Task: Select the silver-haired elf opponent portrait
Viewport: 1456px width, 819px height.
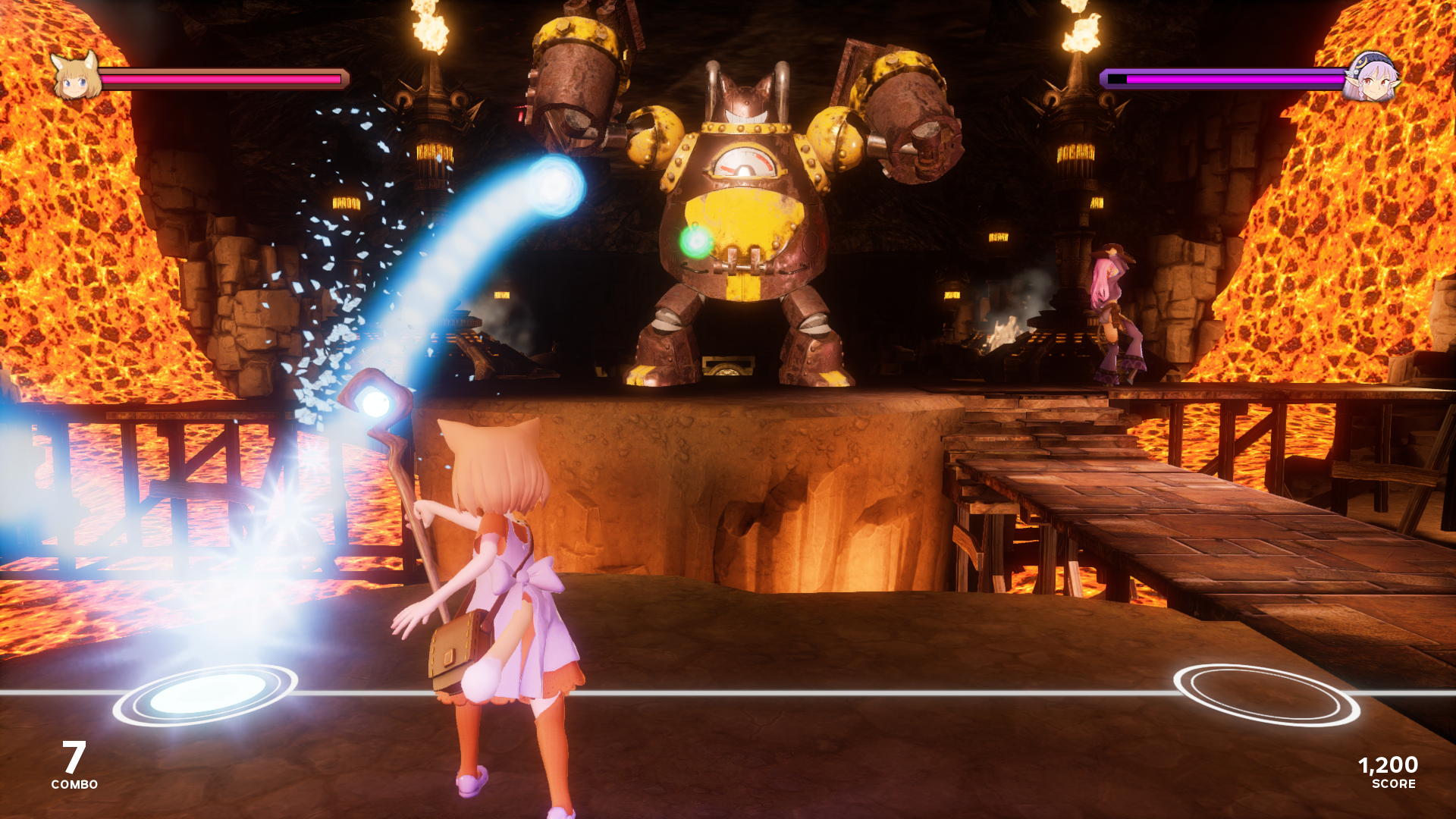Action: click(1371, 77)
